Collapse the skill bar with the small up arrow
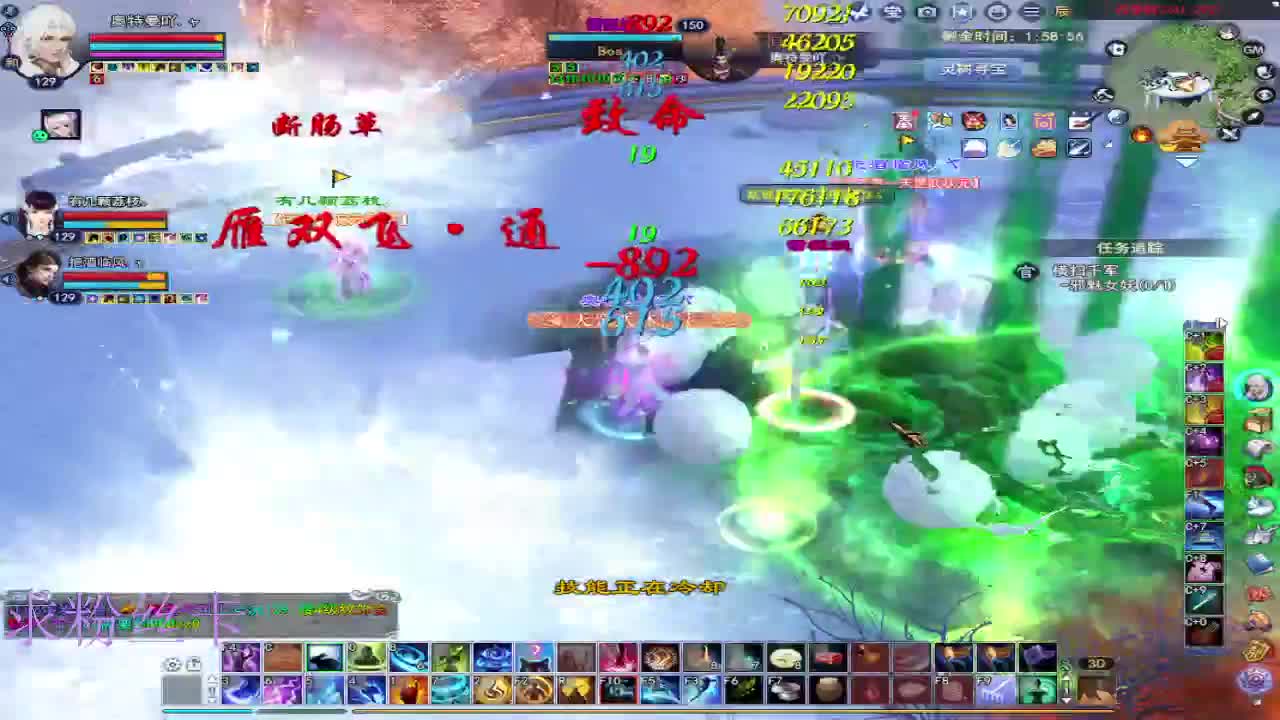 (x=214, y=676)
